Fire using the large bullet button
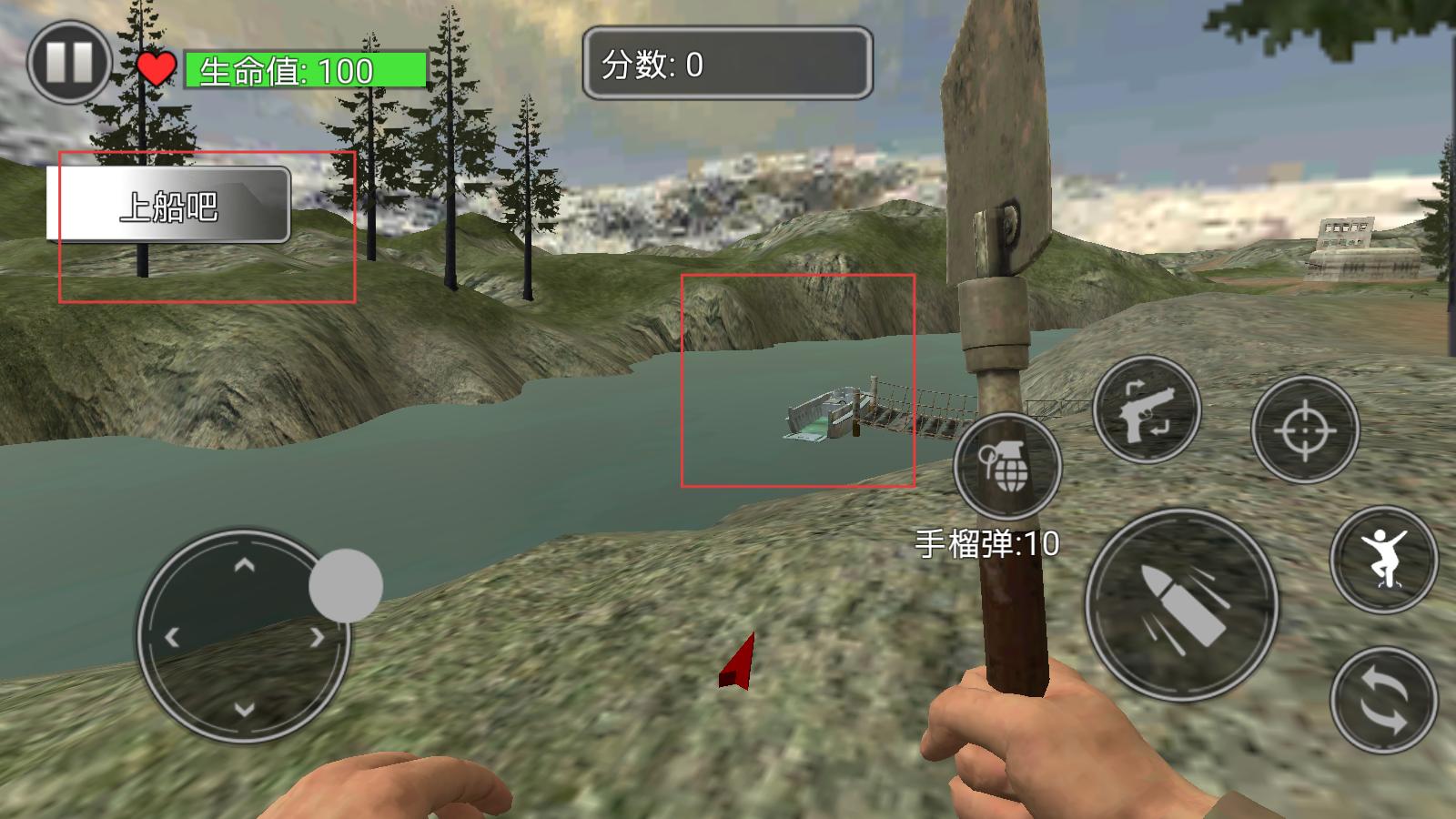Viewport: 1456px width, 819px height. coord(1181,605)
